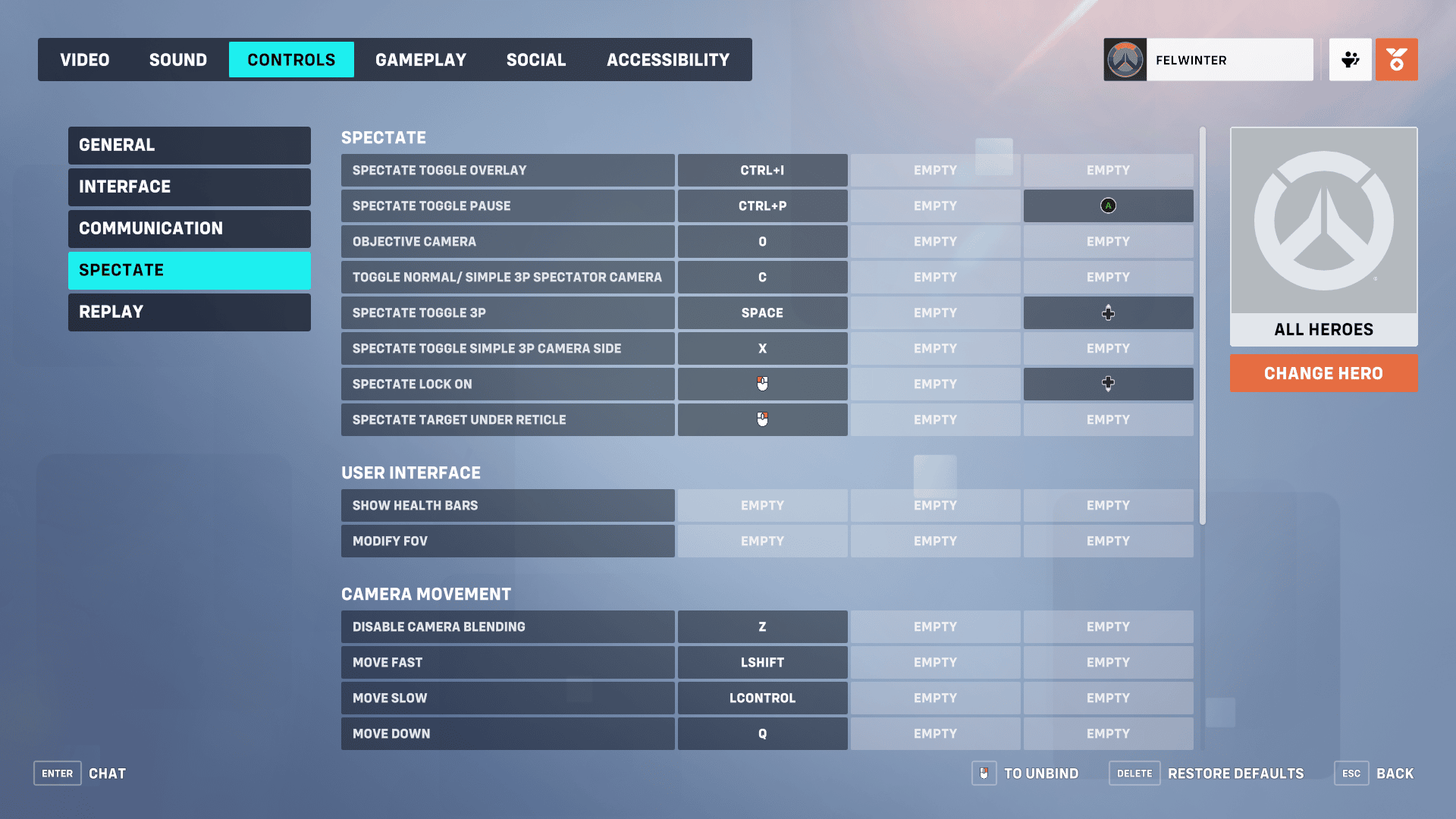Image resolution: width=1456 pixels, height=819 pixels.
Task: Click the SPACE binding for Spectate Toggle 3P
Action: 762,312
